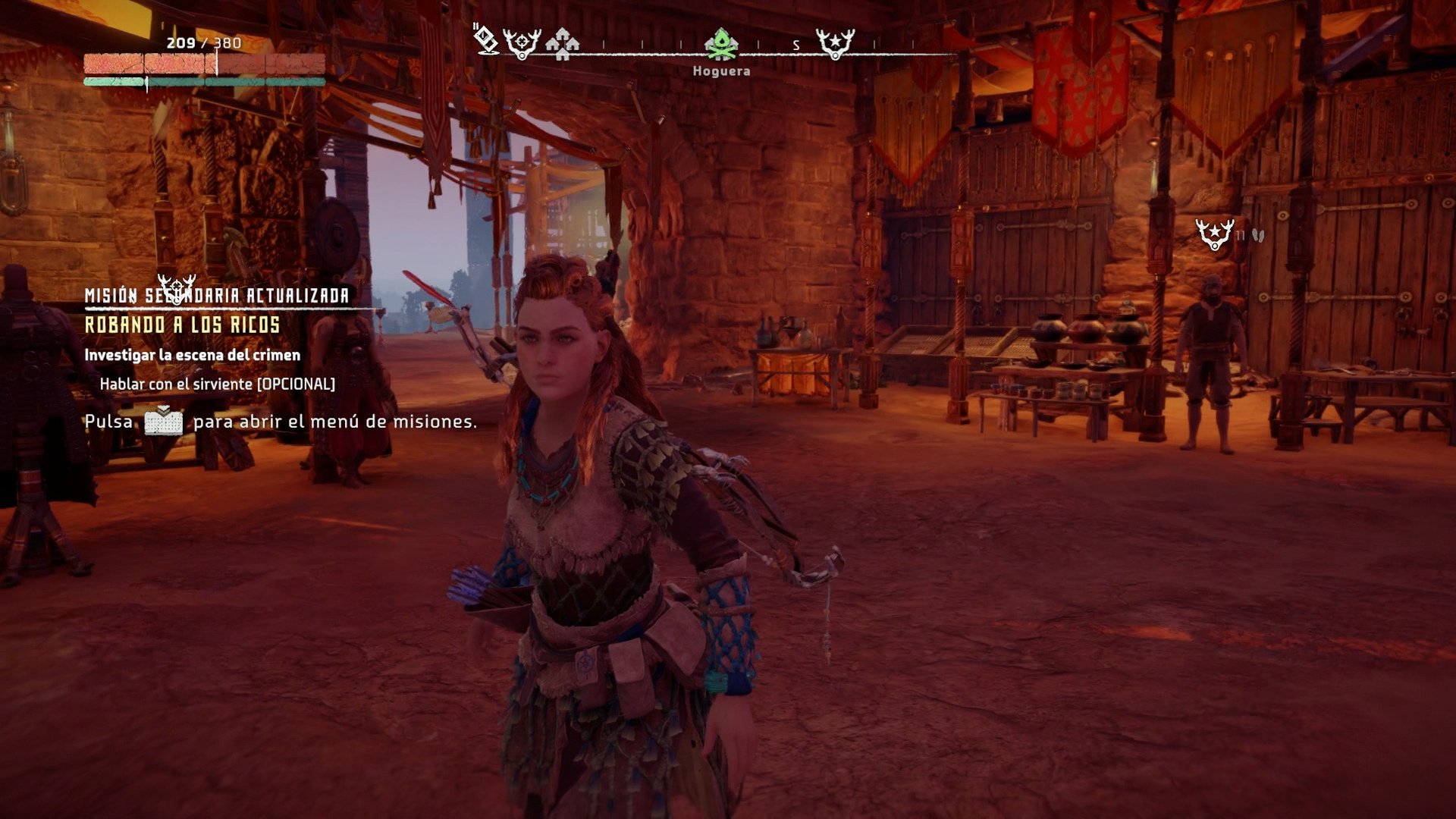Select the village houses icon on the compass
This screenshot has width=1456, height=819.
click(x=561, y=45)
